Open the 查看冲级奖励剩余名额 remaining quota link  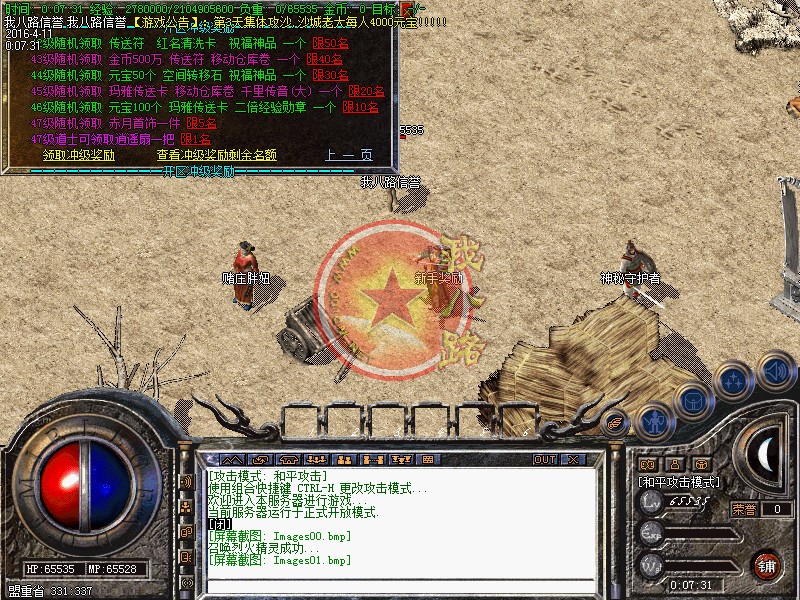tap(216, 155)
